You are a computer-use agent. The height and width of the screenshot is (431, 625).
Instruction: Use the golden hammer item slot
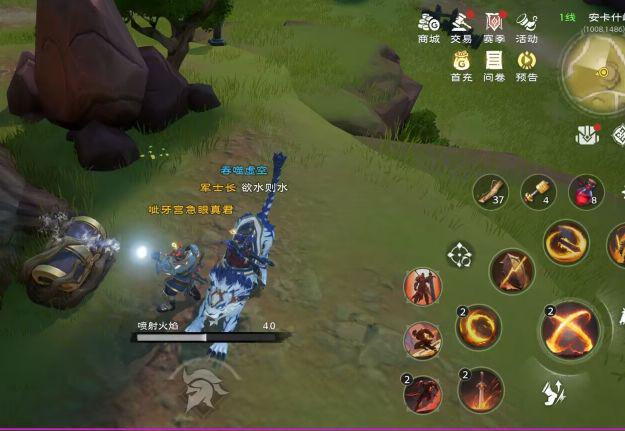539,191
